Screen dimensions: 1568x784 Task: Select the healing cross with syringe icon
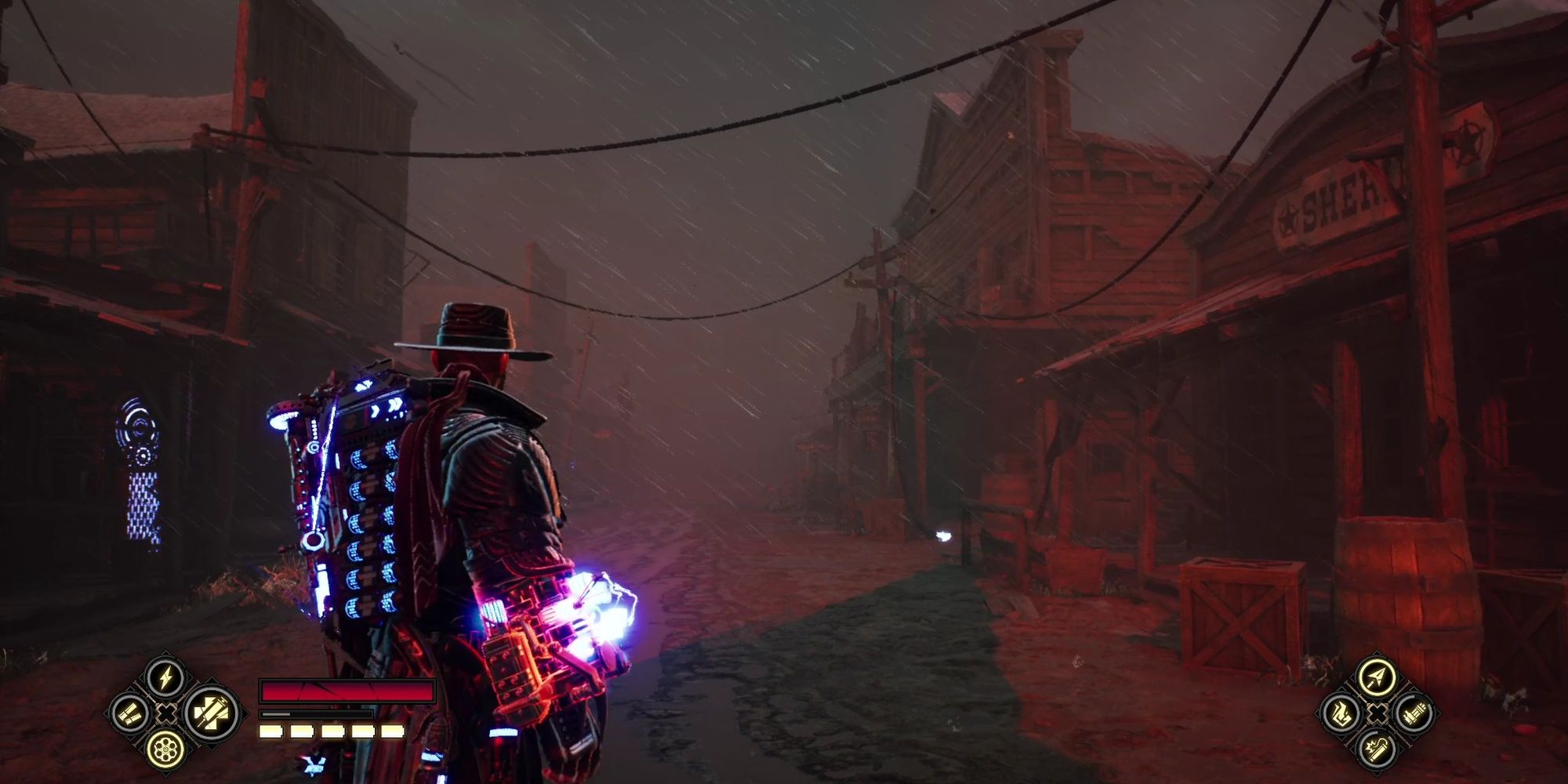point(210,713)
